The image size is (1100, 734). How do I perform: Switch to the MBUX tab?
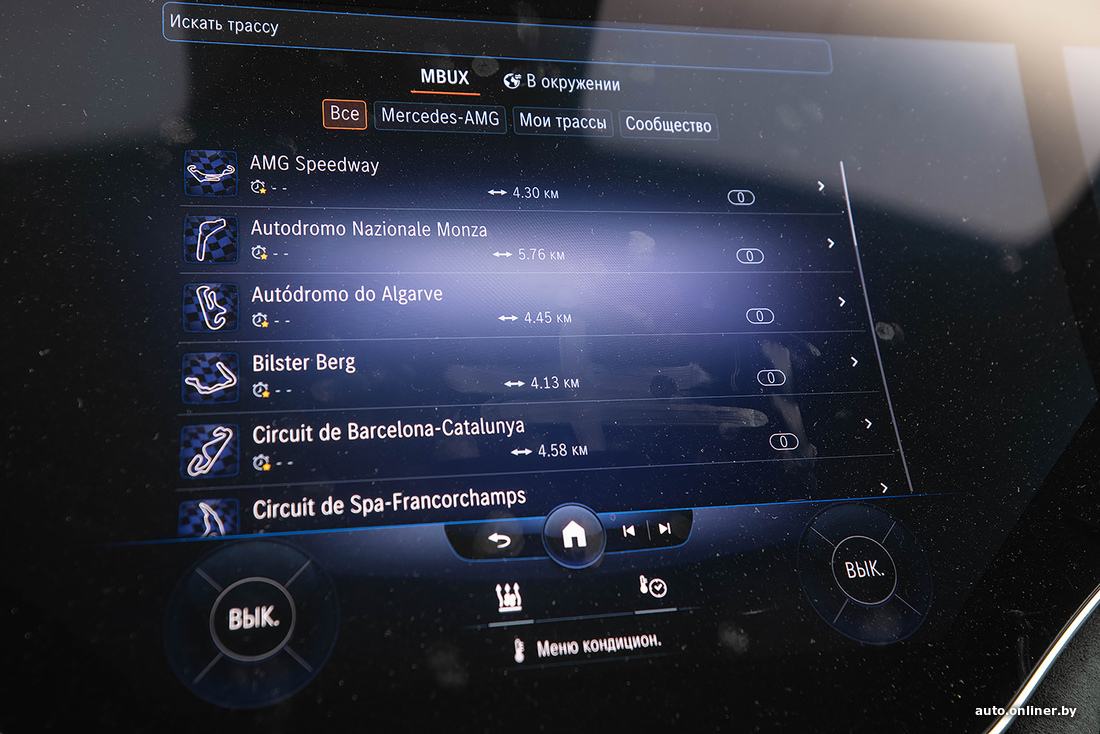click(444, 78)
